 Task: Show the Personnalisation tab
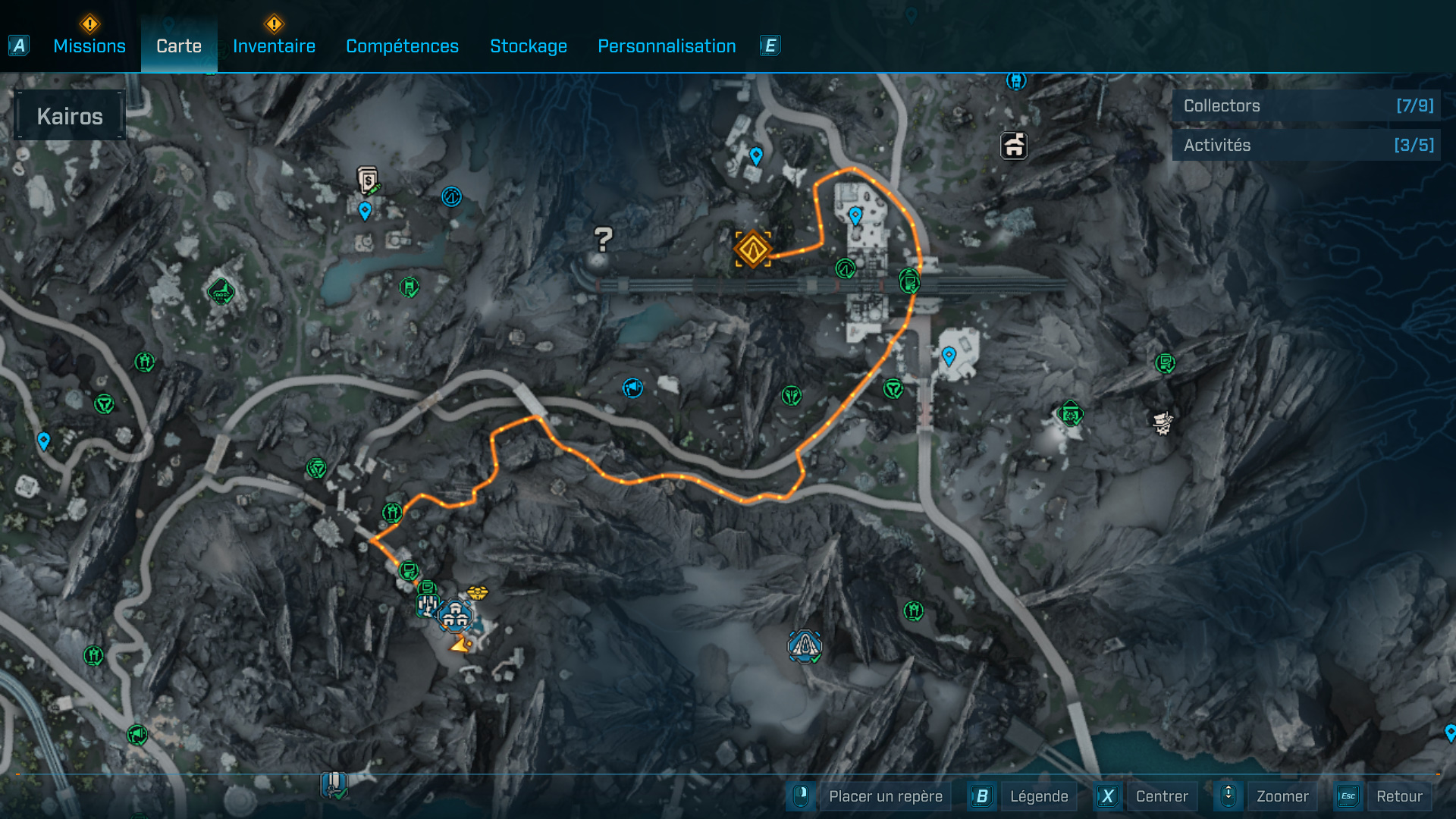coord(667,46)
